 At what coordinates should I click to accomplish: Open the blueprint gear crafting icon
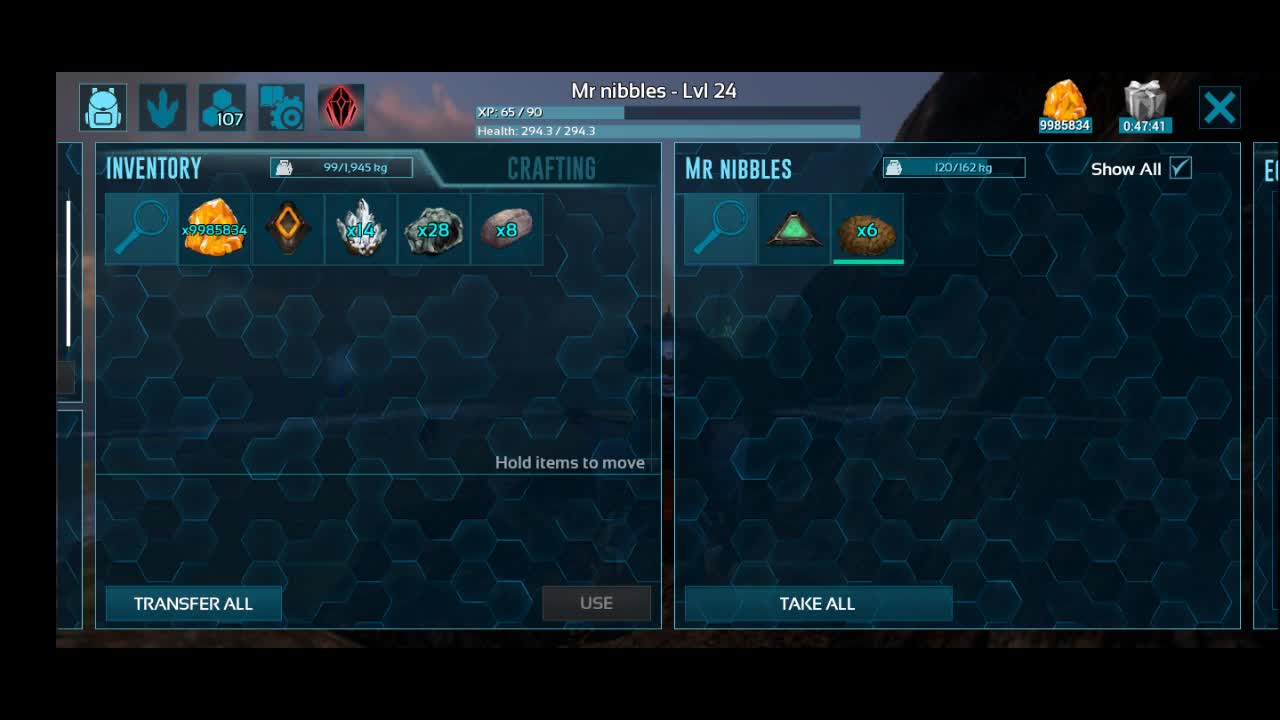[281, 108]
